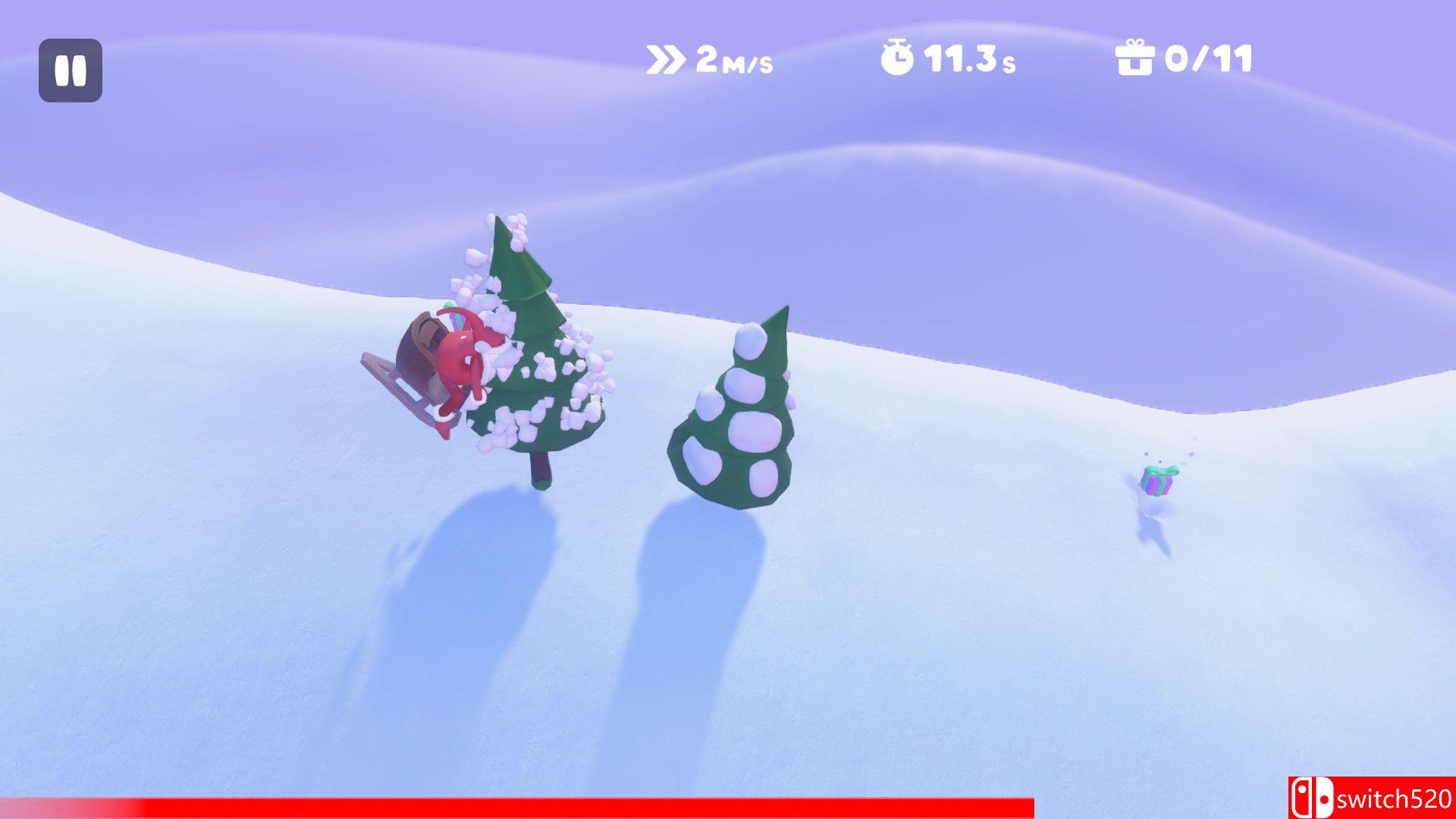Click the HUD speed stat group
Screen dimensions: 1456x819
point(709,59)
